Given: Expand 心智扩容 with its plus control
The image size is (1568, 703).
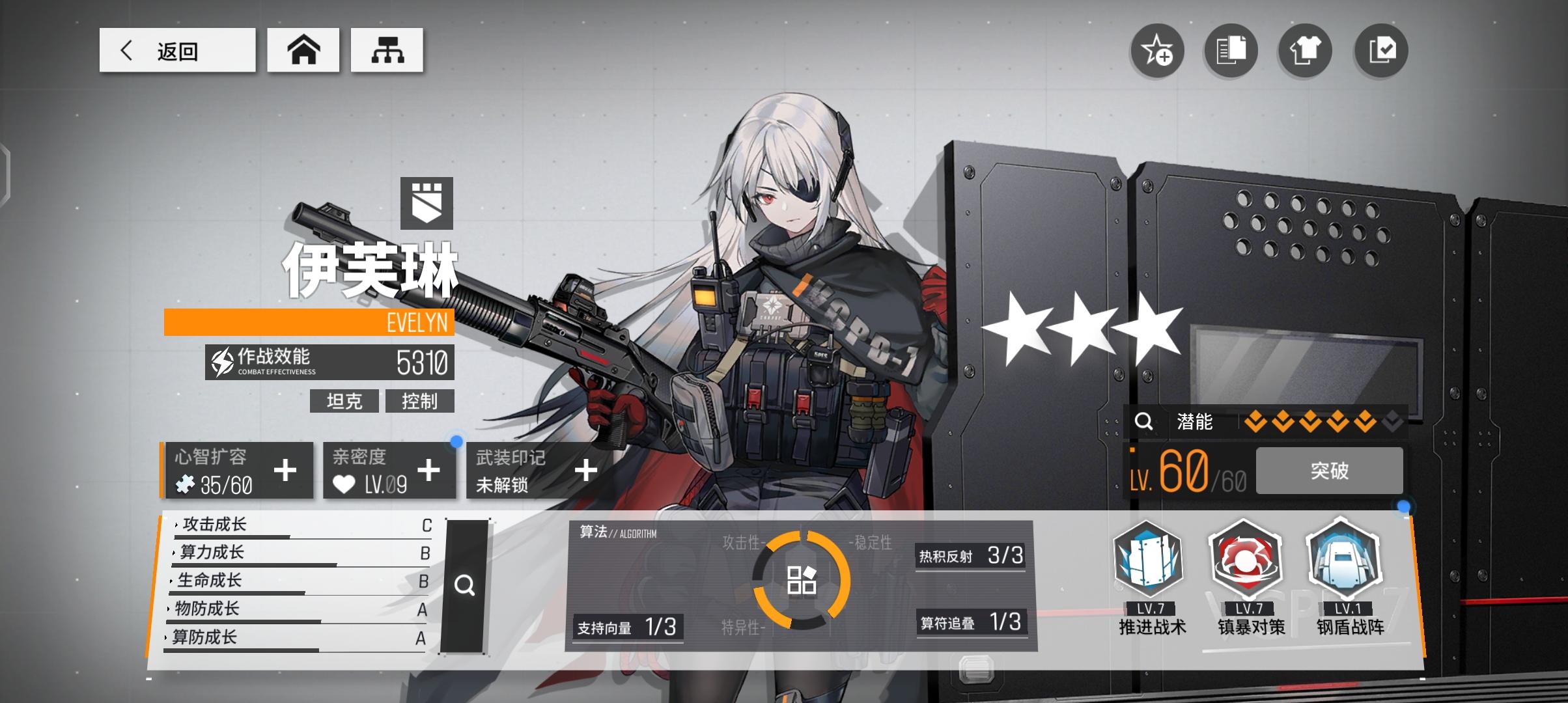Looking at the screenshot, I should [285, 470].
